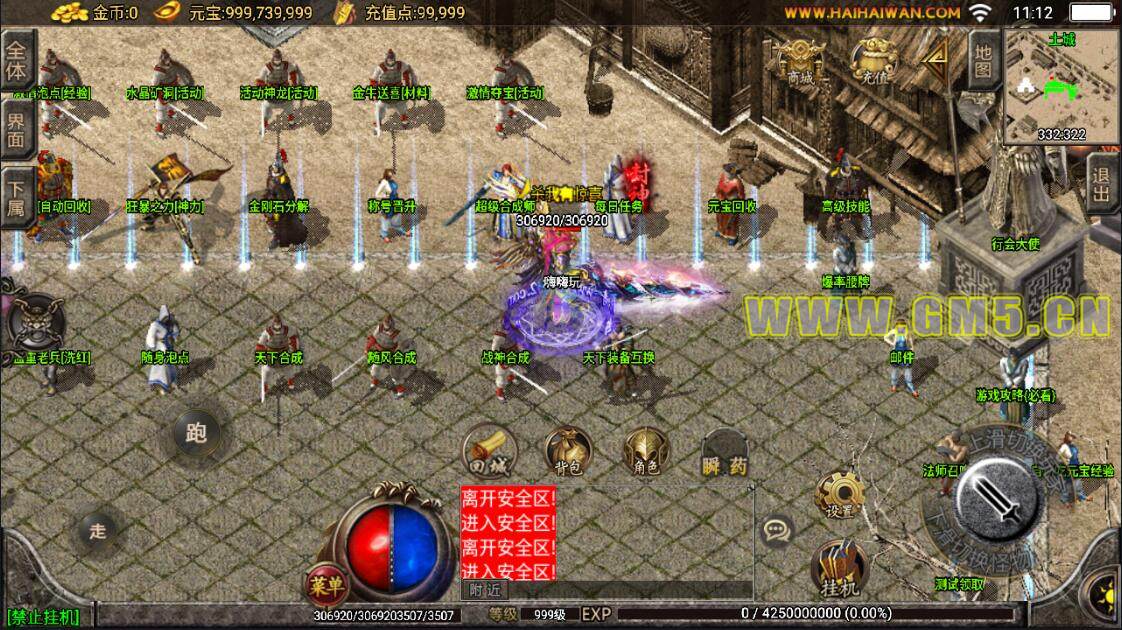1122x630 pixels.
Task: Open the 背包 backpack
Action: click(567, 453)
